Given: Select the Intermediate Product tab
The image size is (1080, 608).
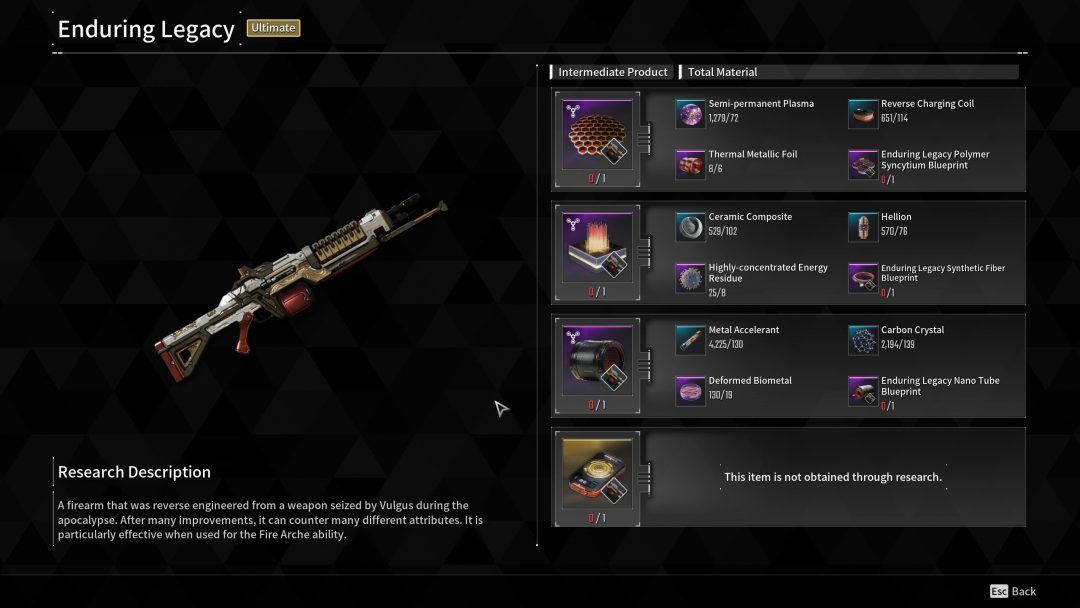Looking at the screenshot, I should 612,72.
